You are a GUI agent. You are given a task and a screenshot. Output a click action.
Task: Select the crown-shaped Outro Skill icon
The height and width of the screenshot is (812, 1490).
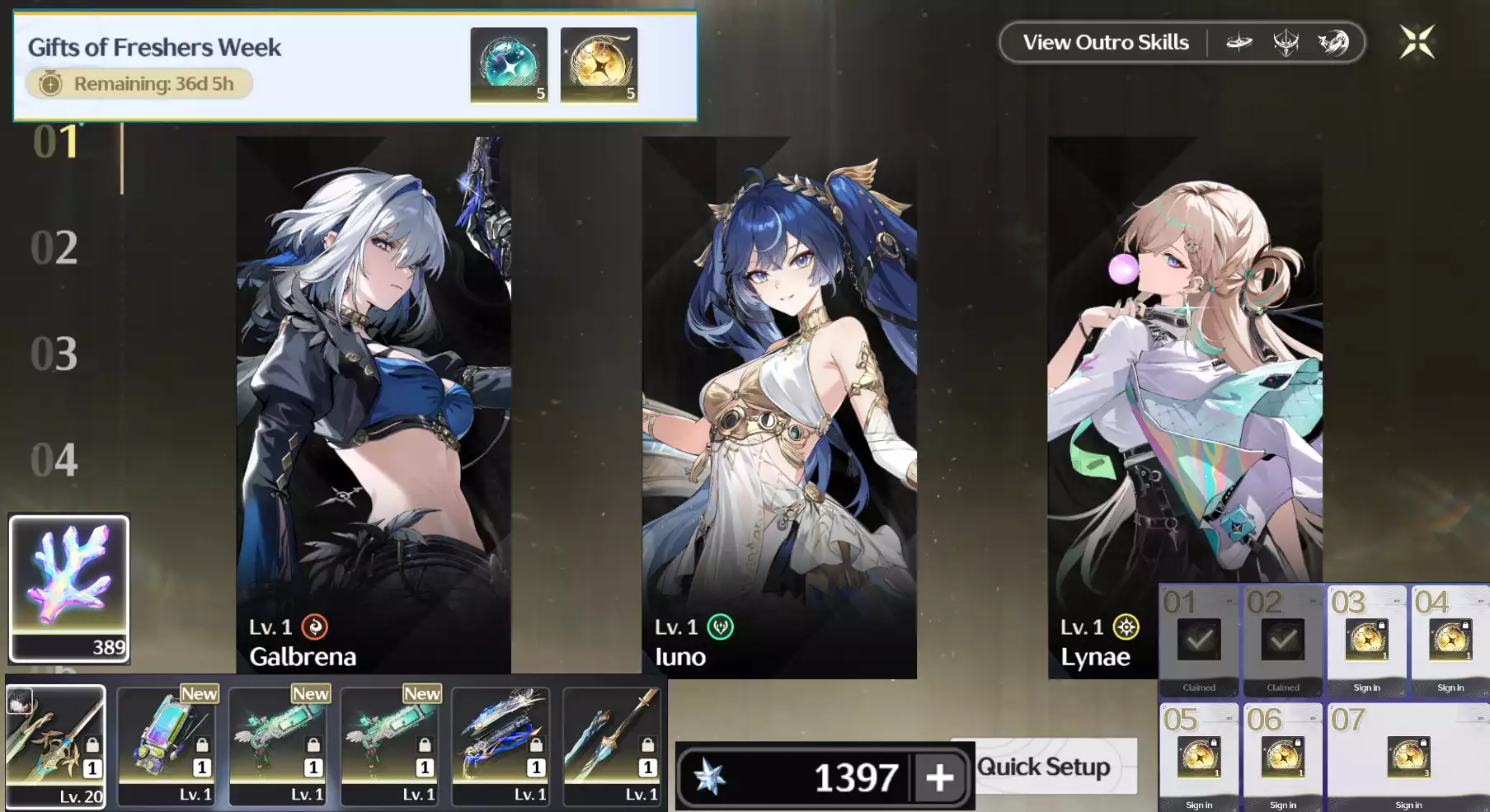(1287, 42)
